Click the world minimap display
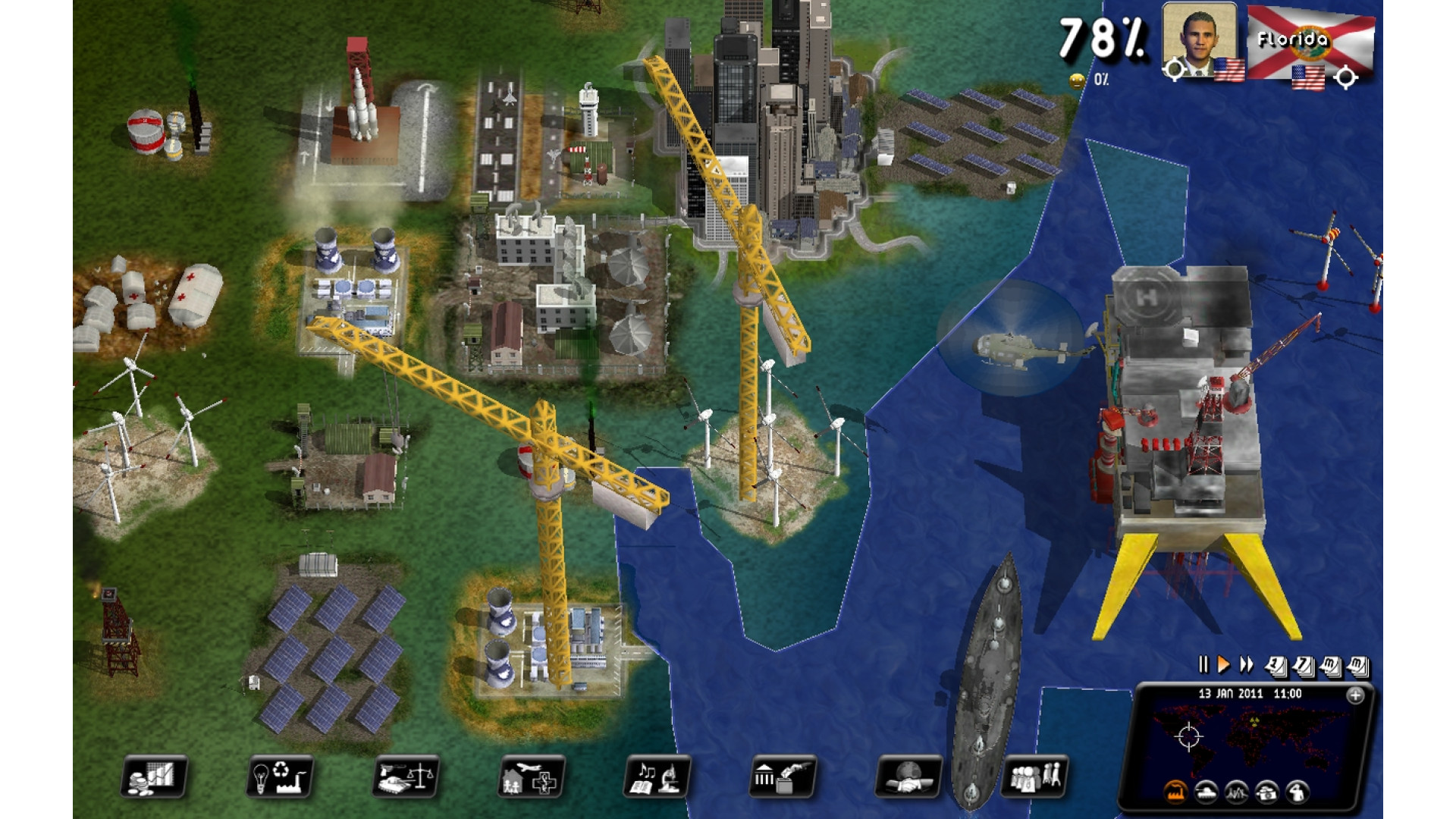The width and height of the screenshot is (1456, 819). click(1251, 737)
